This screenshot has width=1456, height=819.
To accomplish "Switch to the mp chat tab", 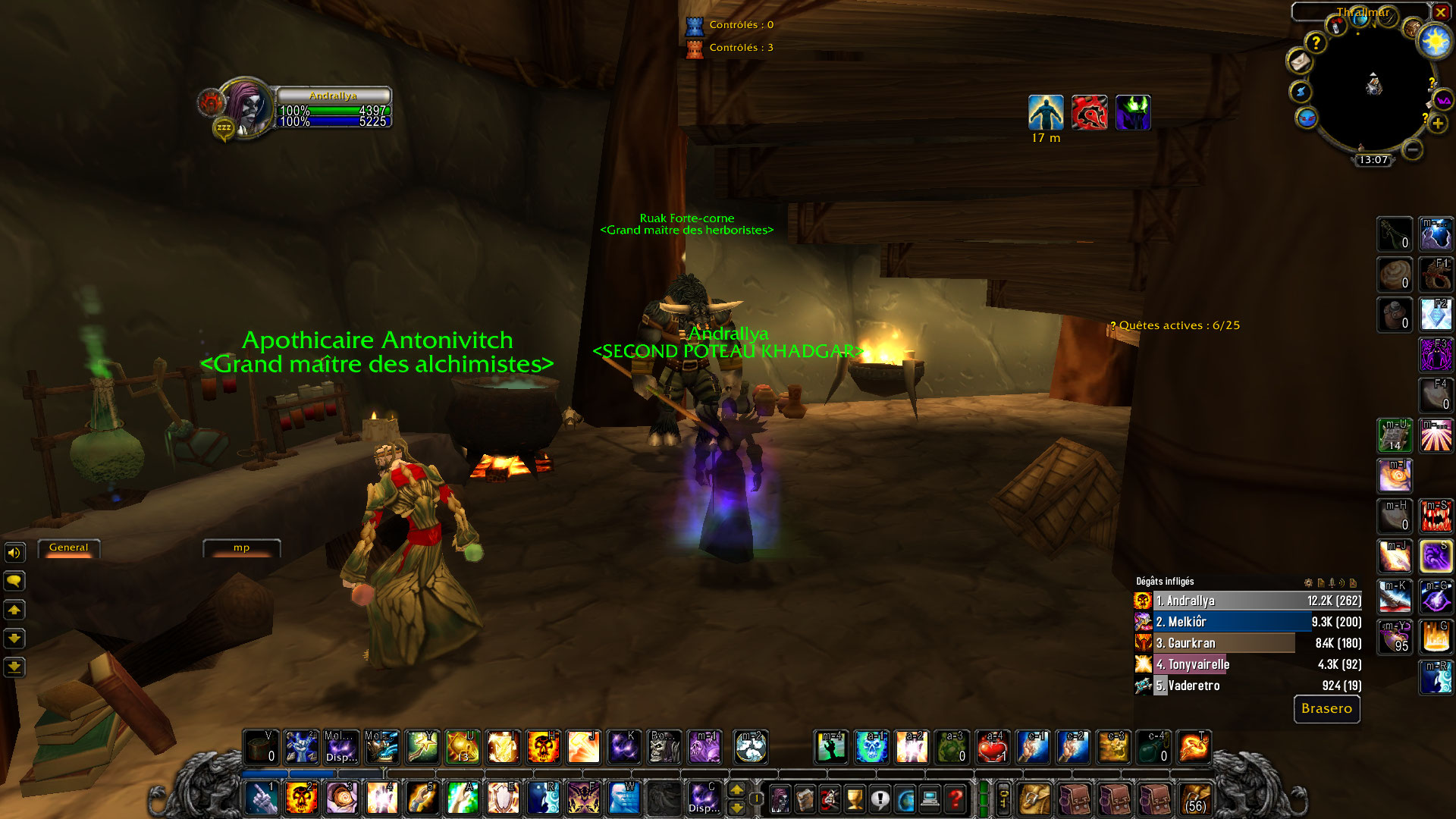I will tap(241, 548).
